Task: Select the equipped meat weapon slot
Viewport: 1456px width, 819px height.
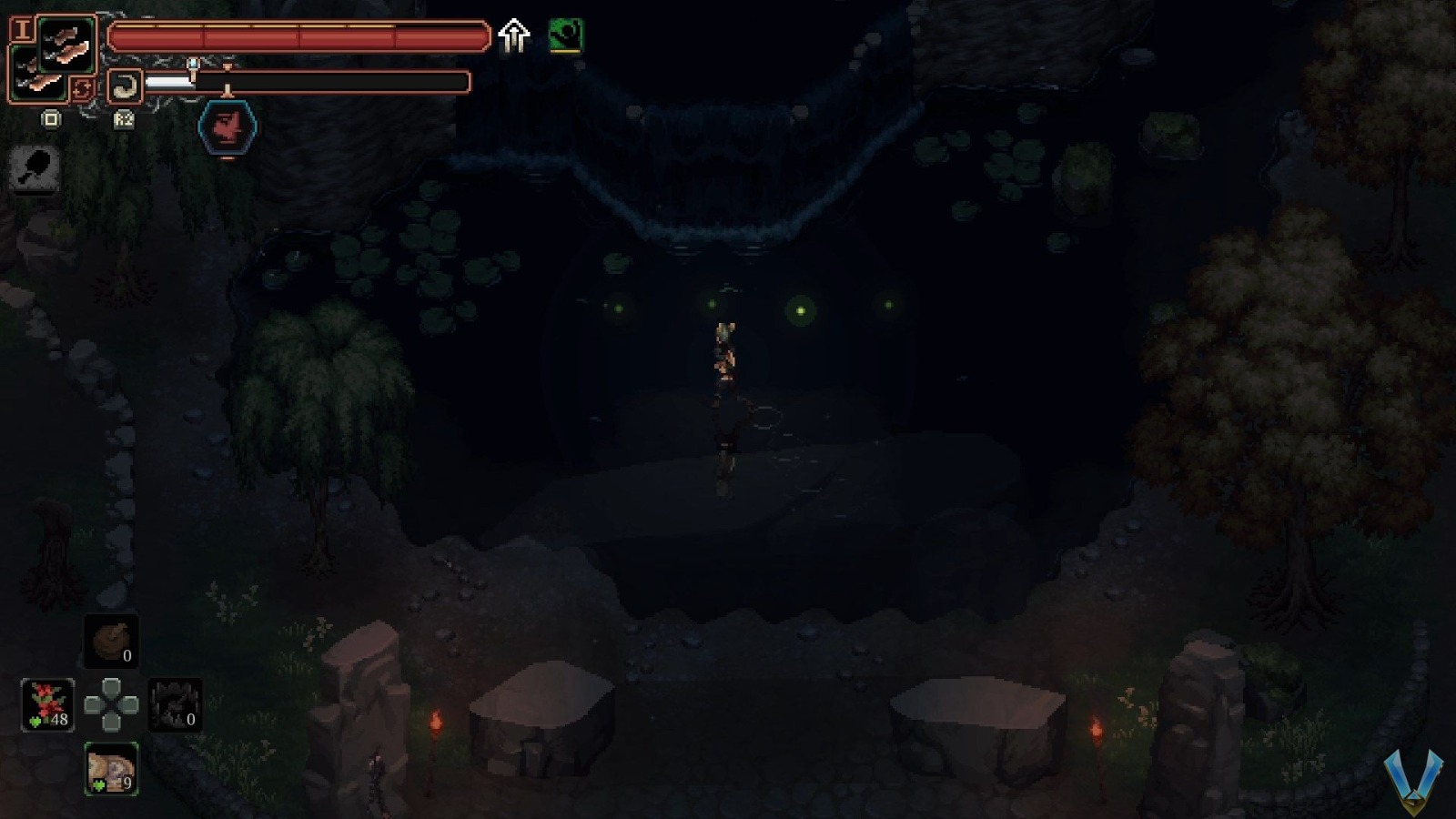Action: click(x=68, y=43)
